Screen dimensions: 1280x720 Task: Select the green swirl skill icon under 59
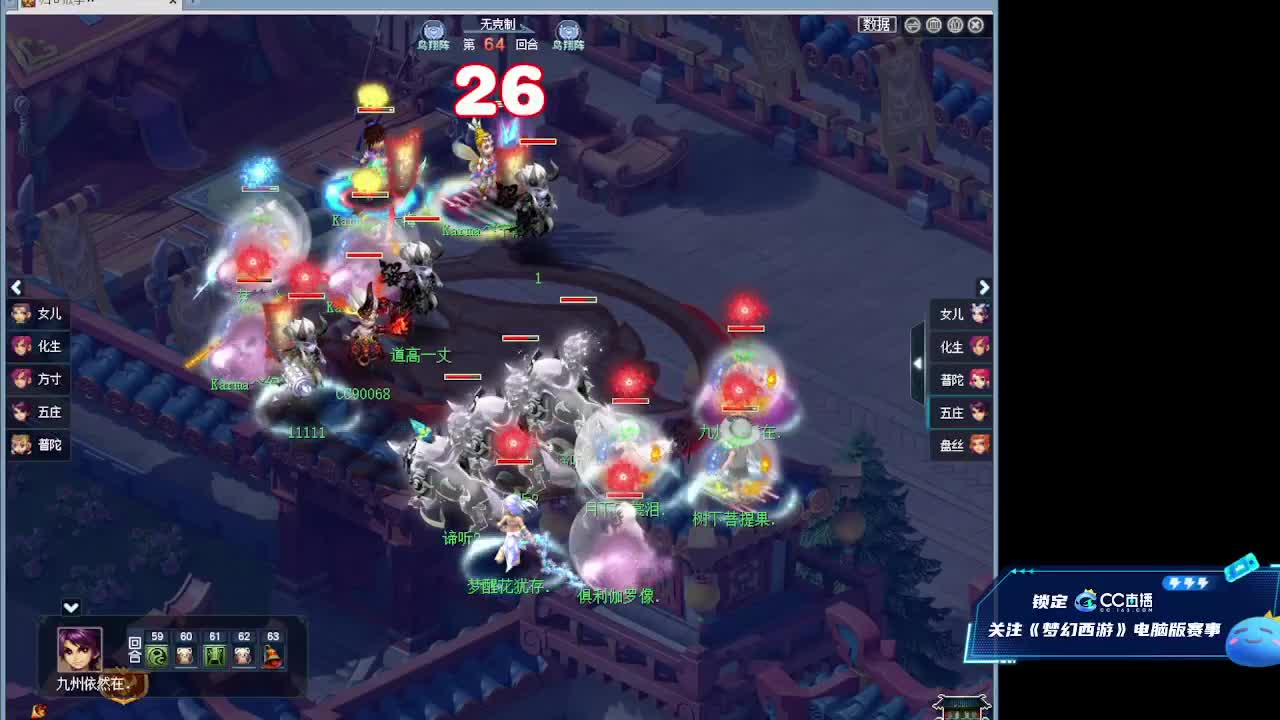point(156,657)
